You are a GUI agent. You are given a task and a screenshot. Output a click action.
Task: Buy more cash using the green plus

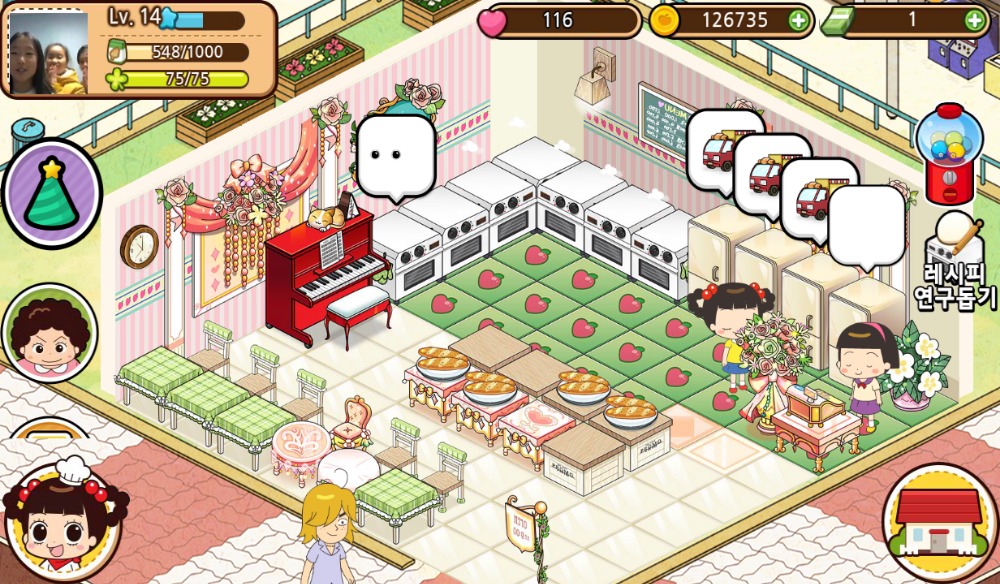[974, 20]
